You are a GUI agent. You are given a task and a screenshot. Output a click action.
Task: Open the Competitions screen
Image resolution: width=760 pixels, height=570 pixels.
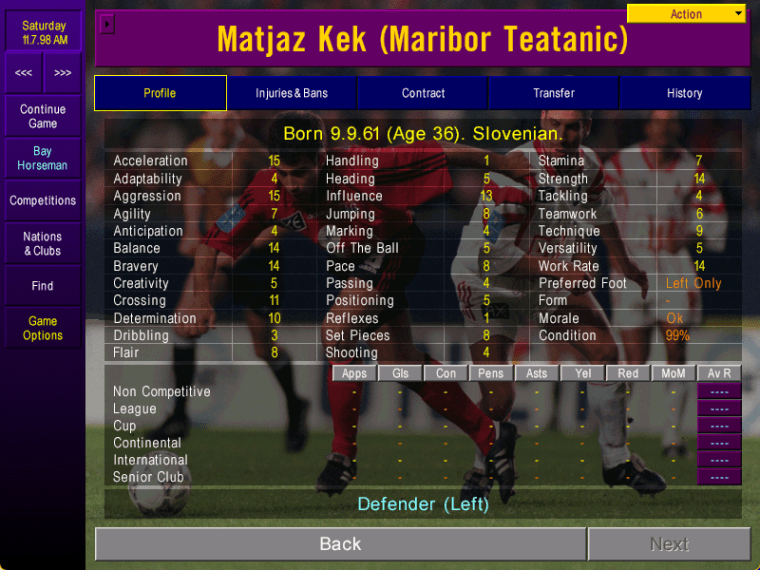tap(43, 201)
